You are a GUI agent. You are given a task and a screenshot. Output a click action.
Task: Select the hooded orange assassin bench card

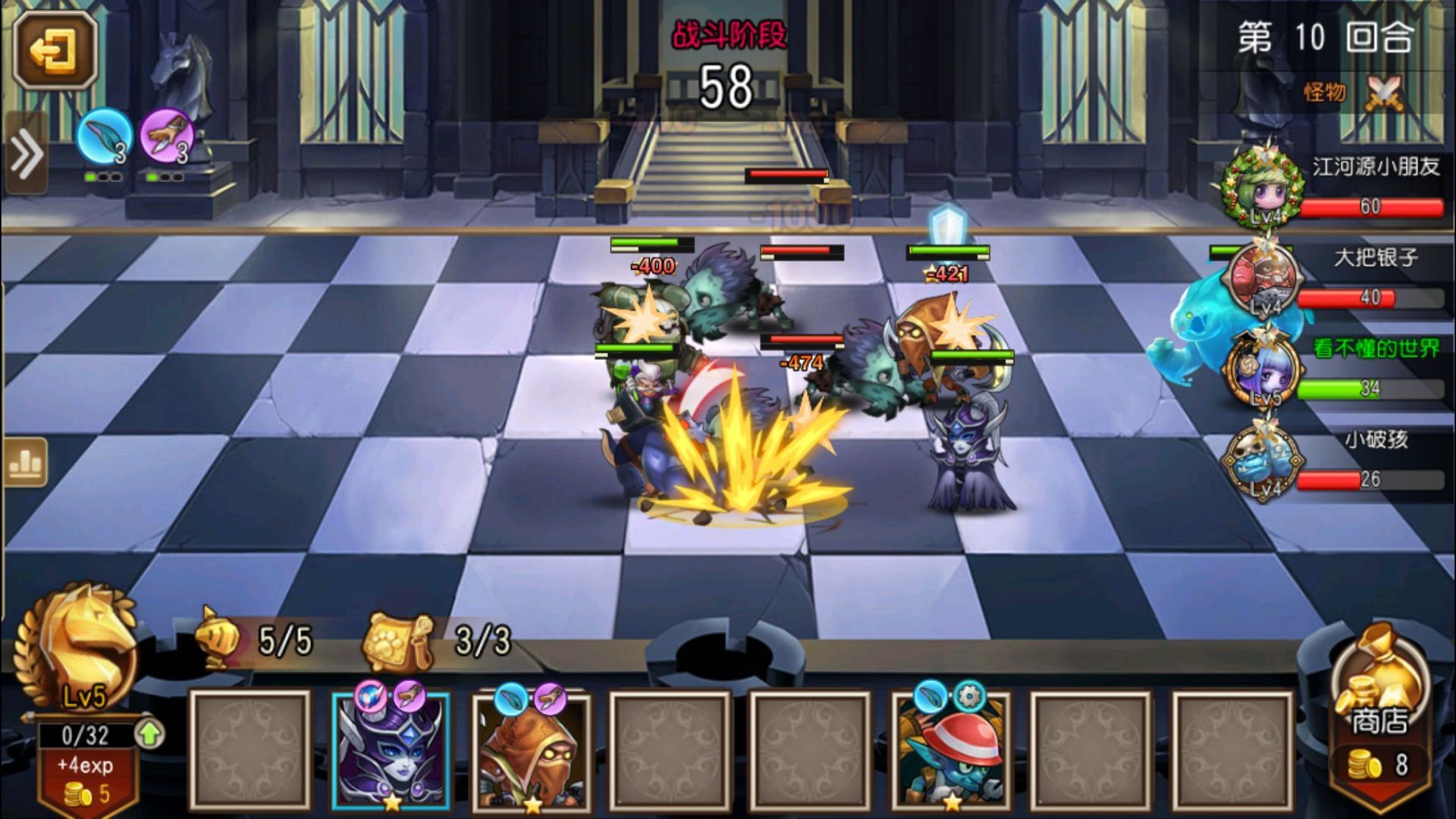pyautogui.click(x=531, y=751)
